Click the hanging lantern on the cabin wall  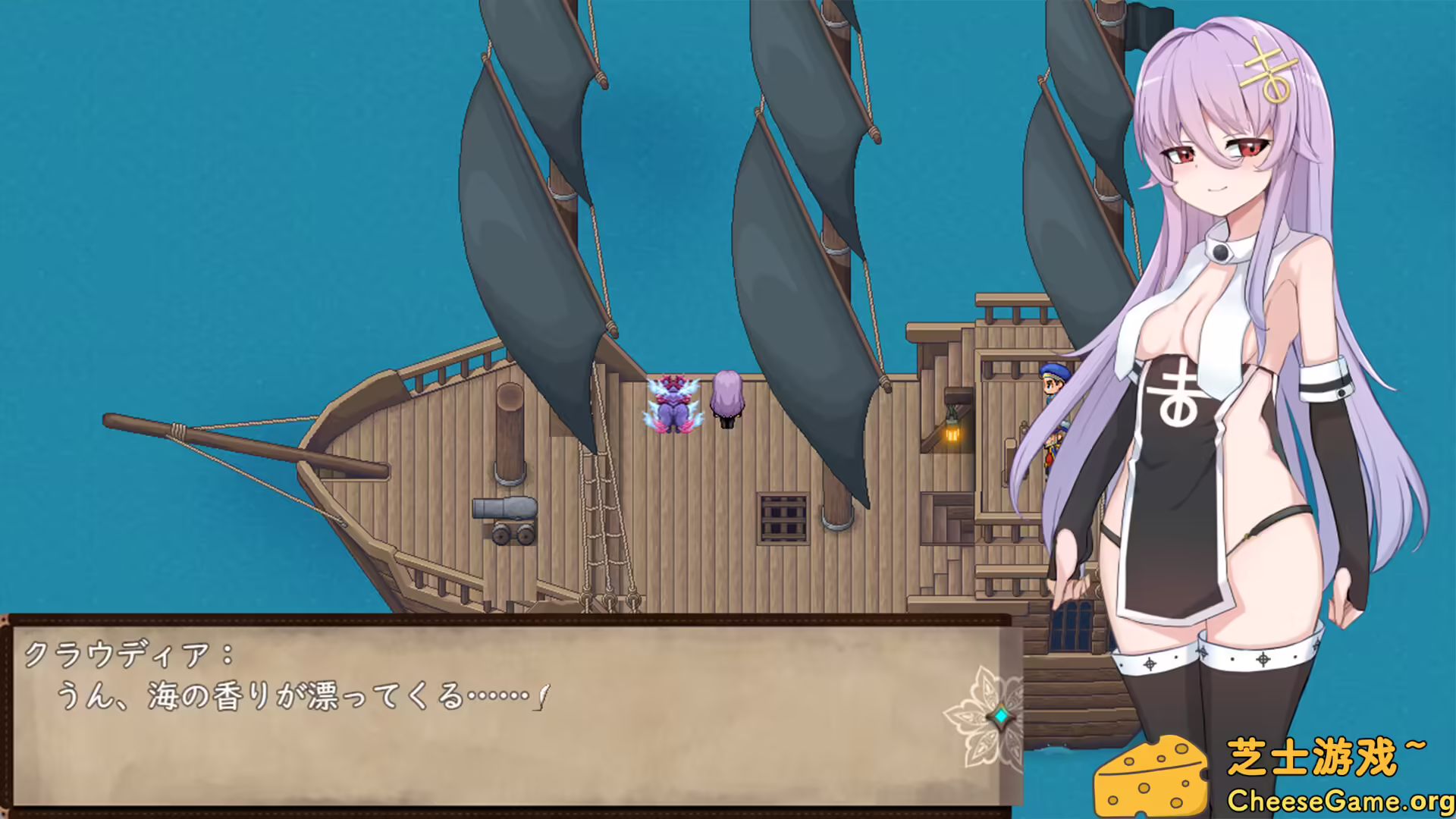click(950, 432)
